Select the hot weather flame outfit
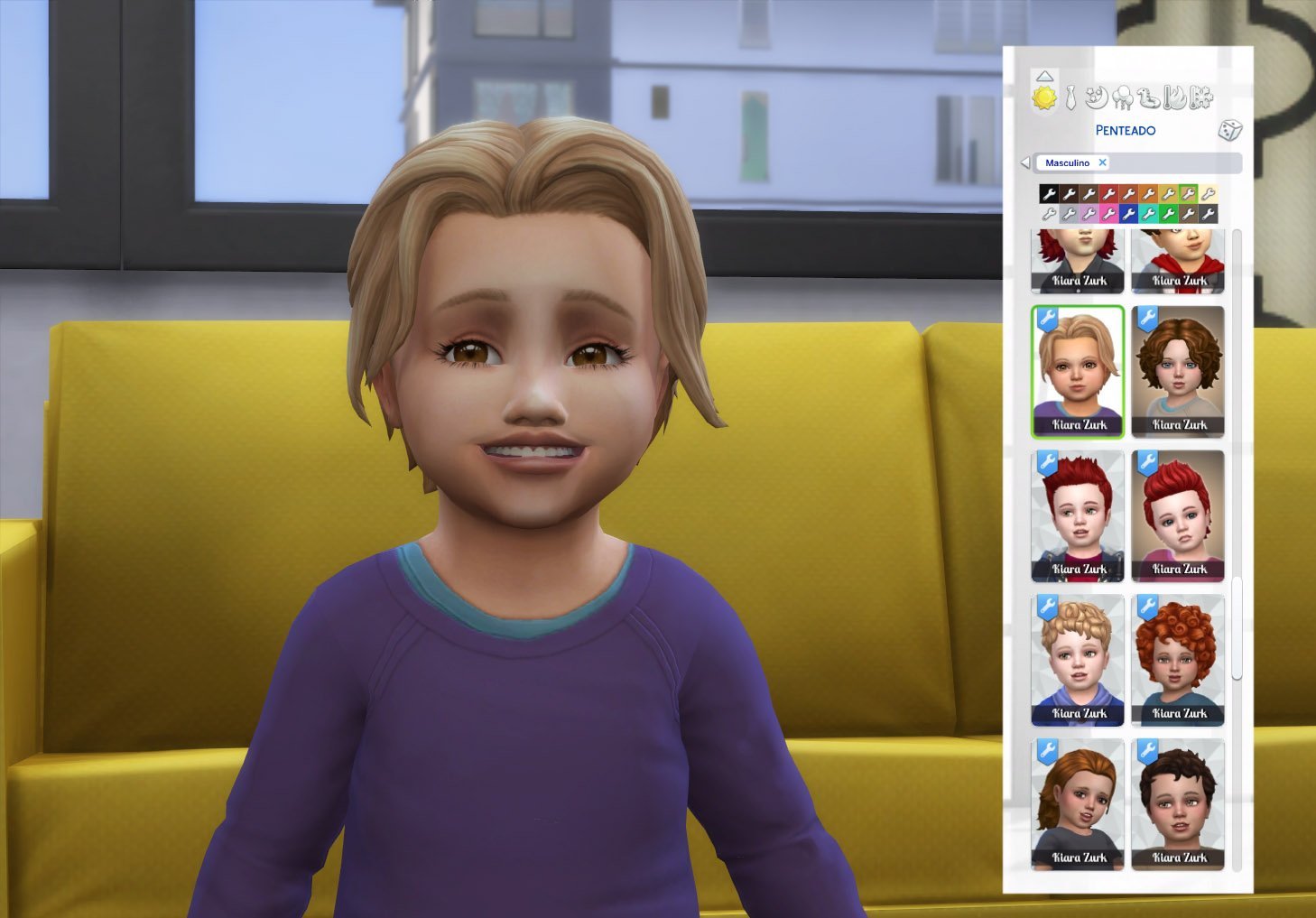Screen dimensions: 1316x918 [1175, 97]
